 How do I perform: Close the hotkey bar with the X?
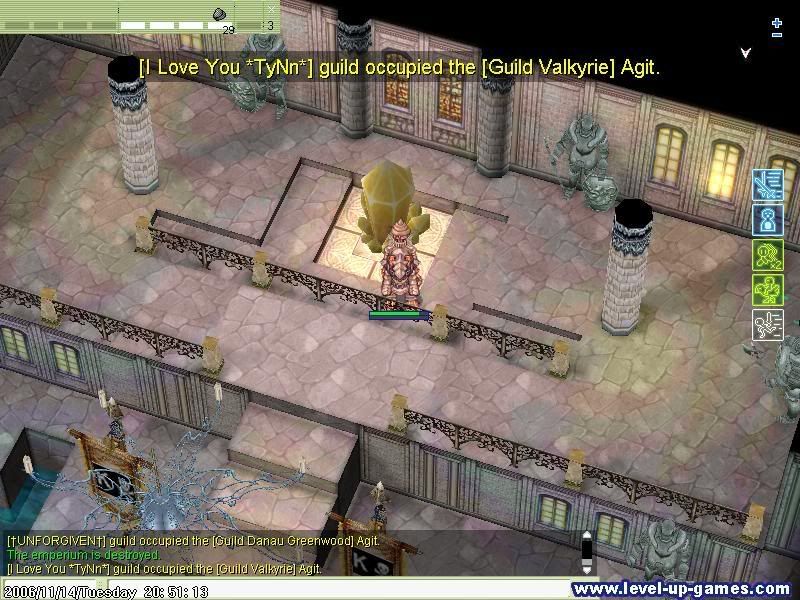(271, 8)
